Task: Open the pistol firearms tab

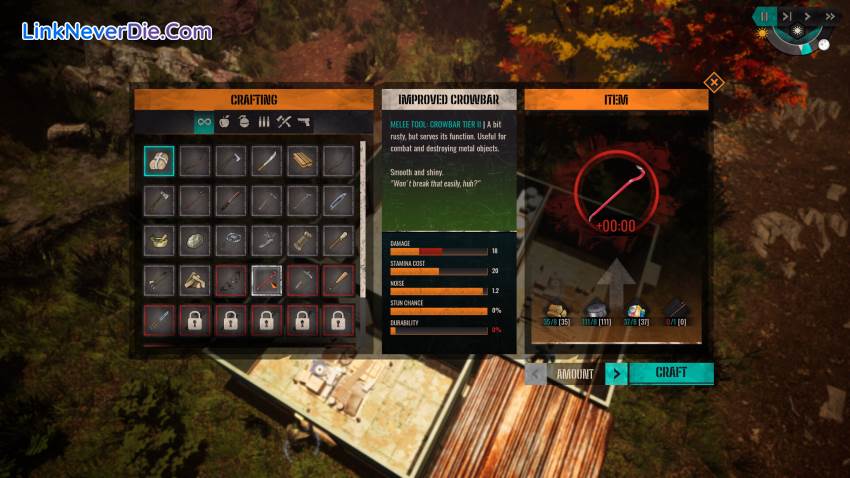Action: tap(303, 122)
